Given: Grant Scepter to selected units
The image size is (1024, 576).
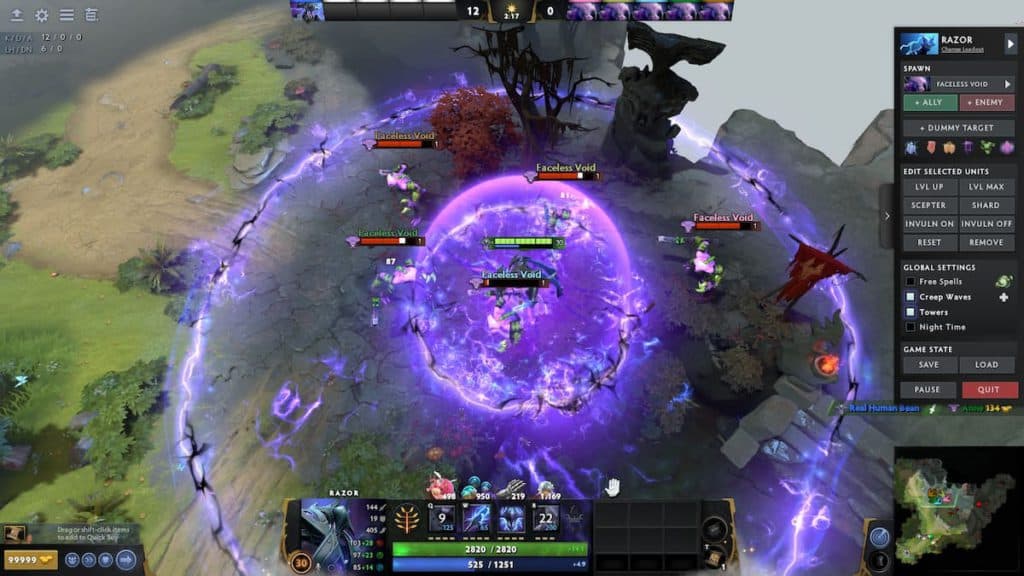Looking at the screenshot, I should [930, 205].
